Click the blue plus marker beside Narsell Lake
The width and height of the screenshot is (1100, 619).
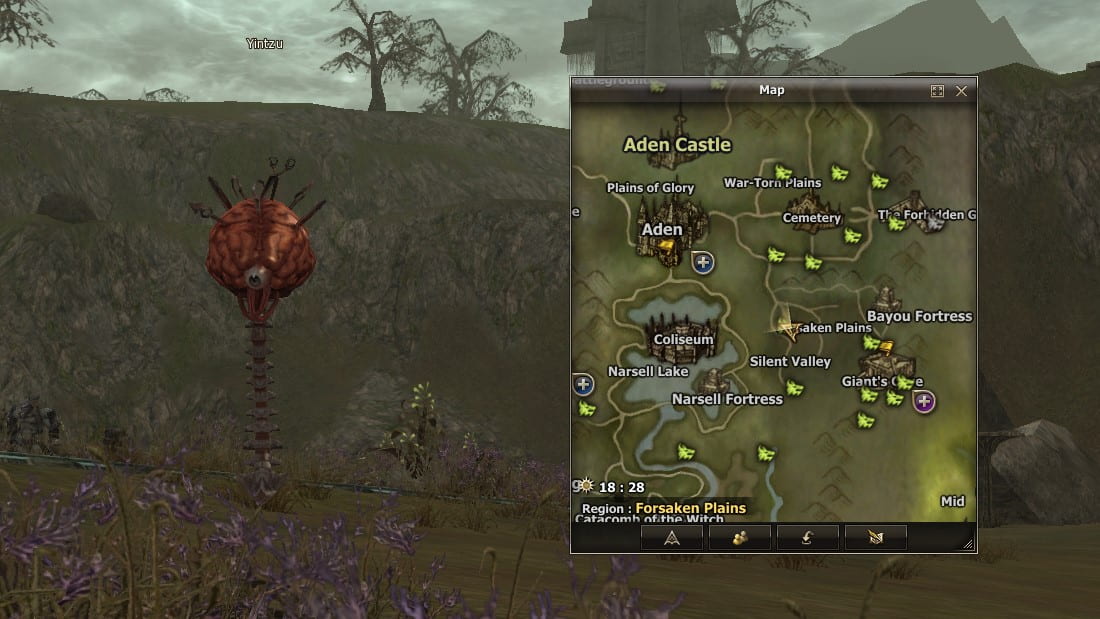pyautogui.click(x=584, y=384)
